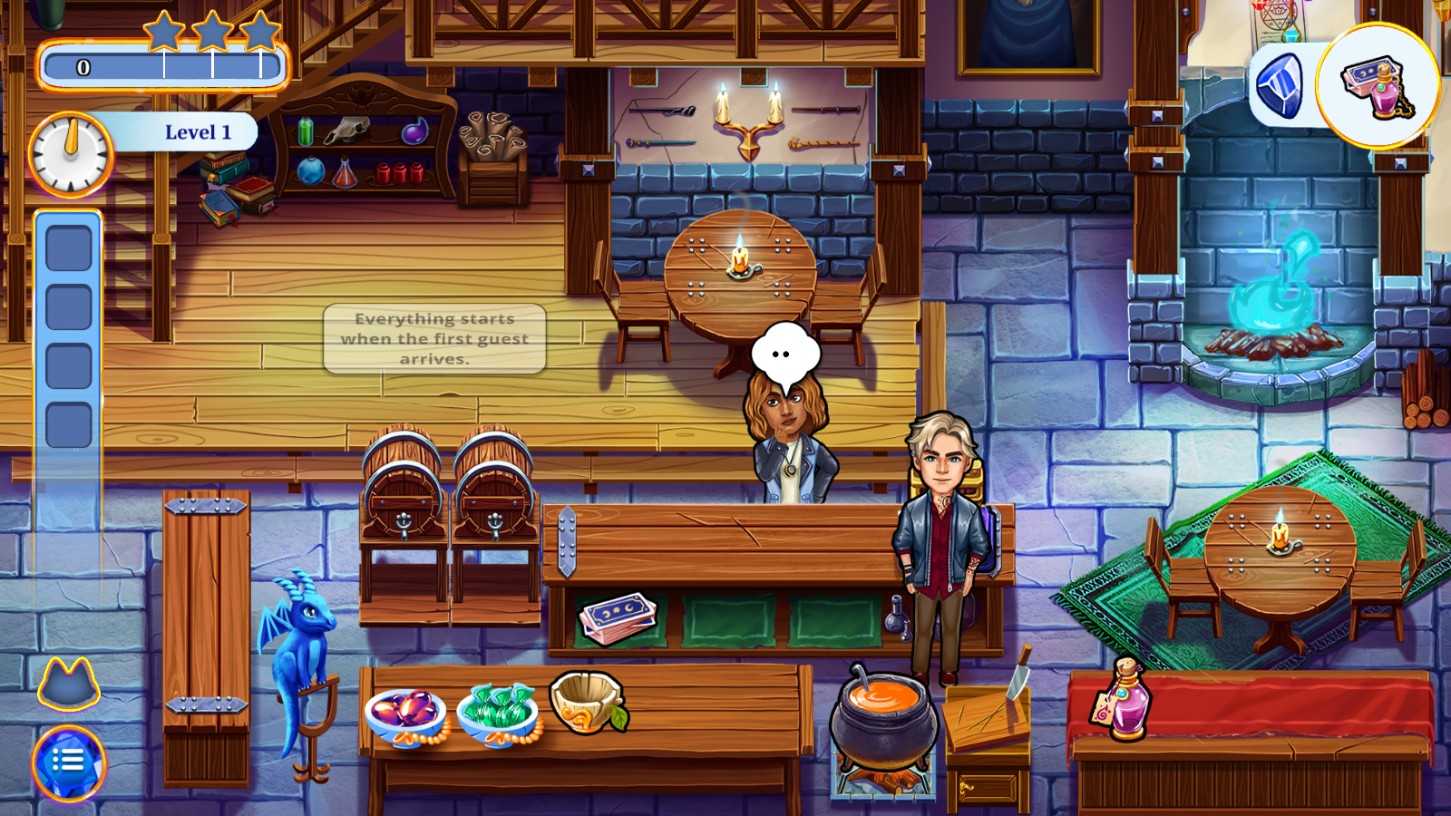Select the blue gem icon

point(1280,86)
